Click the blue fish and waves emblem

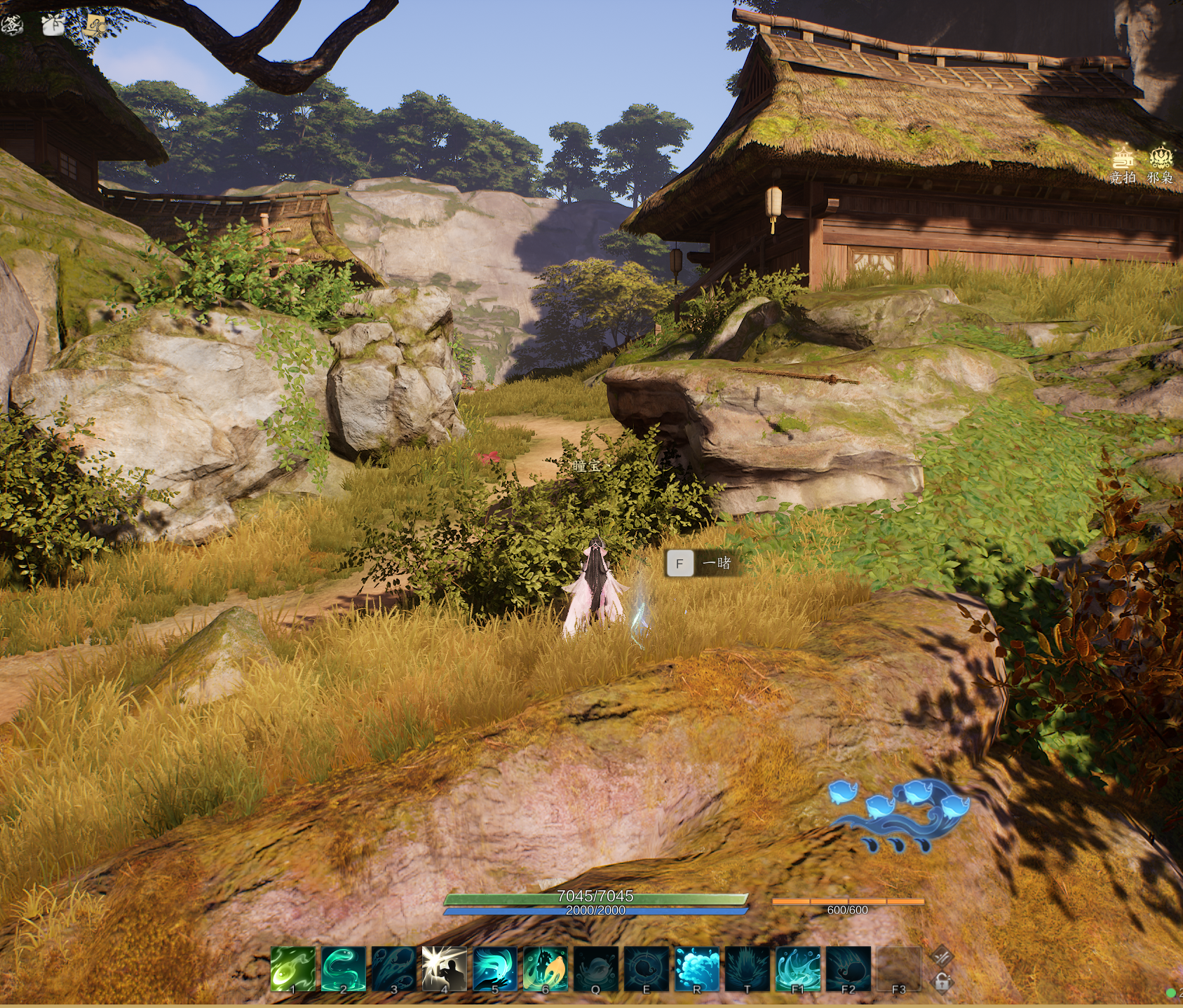pyautogui.click(x=900, y=815)
